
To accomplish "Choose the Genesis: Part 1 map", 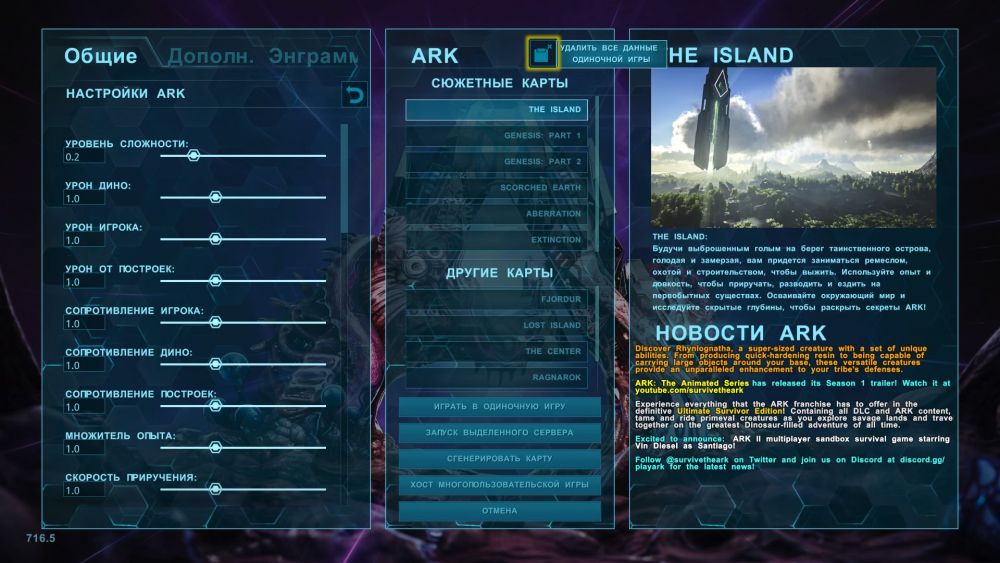I will 497,135.
